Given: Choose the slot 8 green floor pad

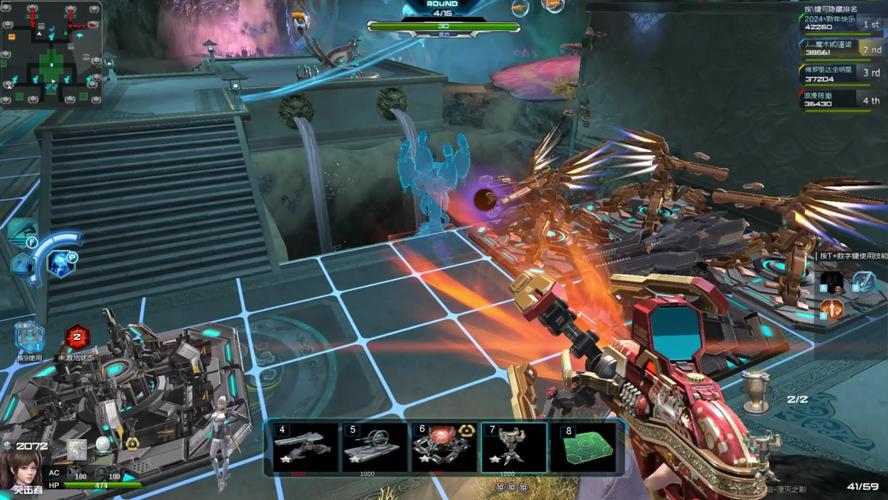Looking at the screenshot, I should (585, 447).
